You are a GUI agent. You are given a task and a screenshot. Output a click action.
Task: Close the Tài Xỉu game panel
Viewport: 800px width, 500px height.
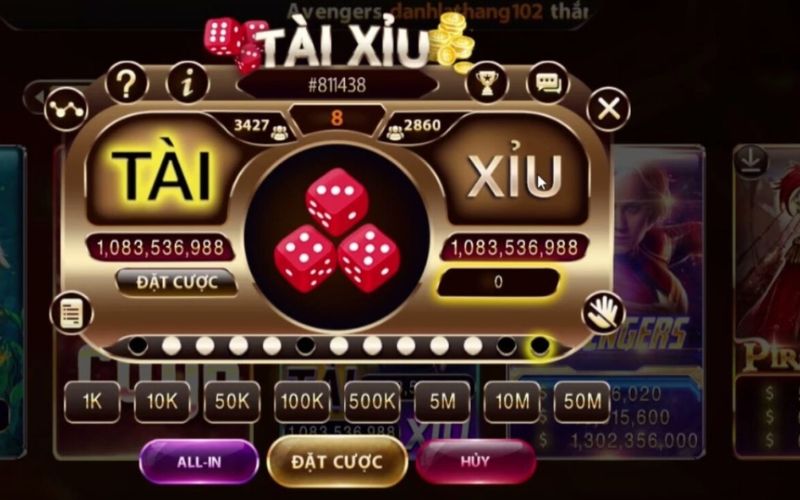pyautogui.click(x=608, y=108)
